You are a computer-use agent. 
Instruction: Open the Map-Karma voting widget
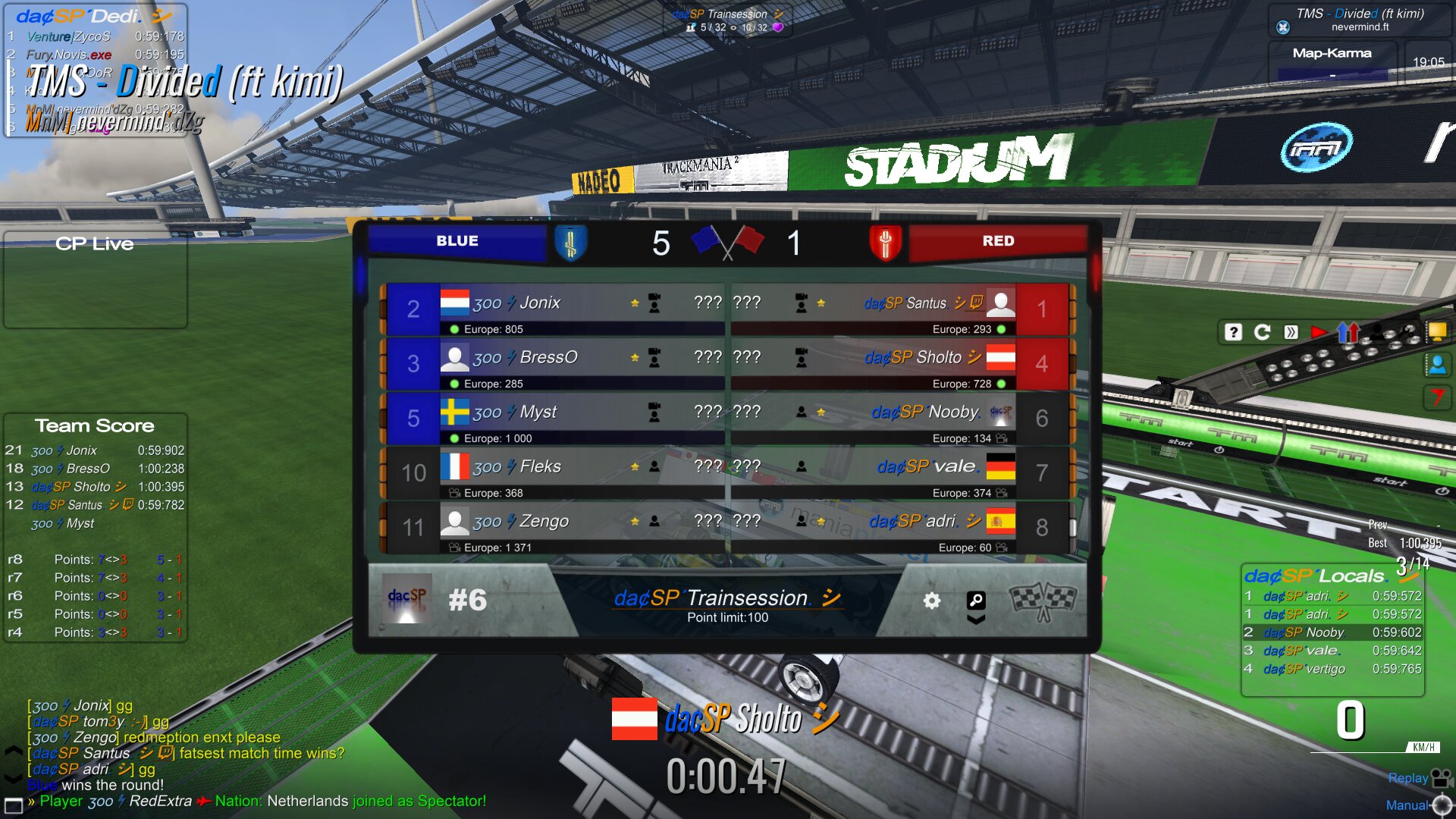click(1332, 62)
